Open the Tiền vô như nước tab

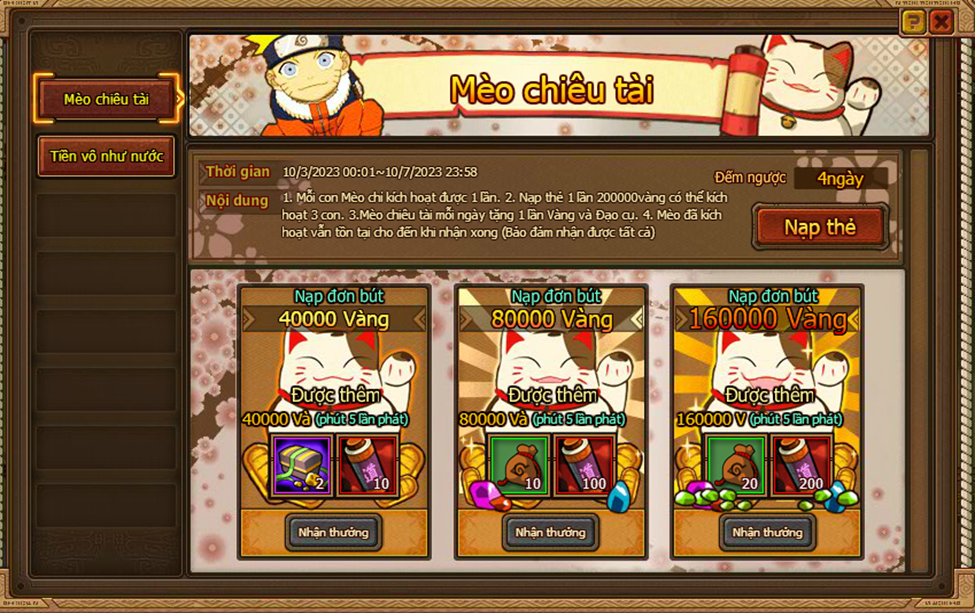[x=106, y=156]
